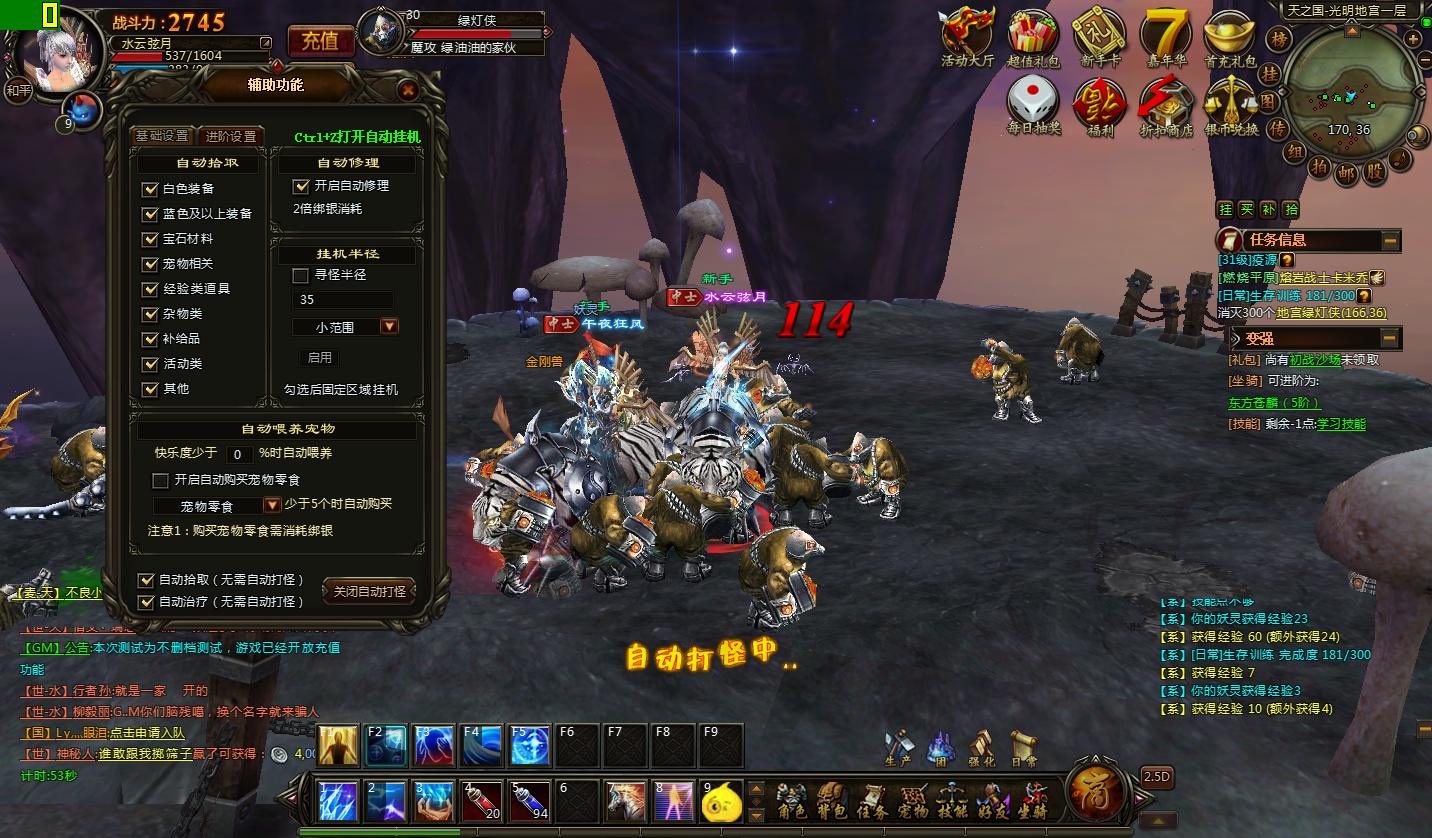Image resolution: width=1432 pixels, height=838 pixels.
Task: Zoom in the minimap with plus button
Action: point(1412,39)
